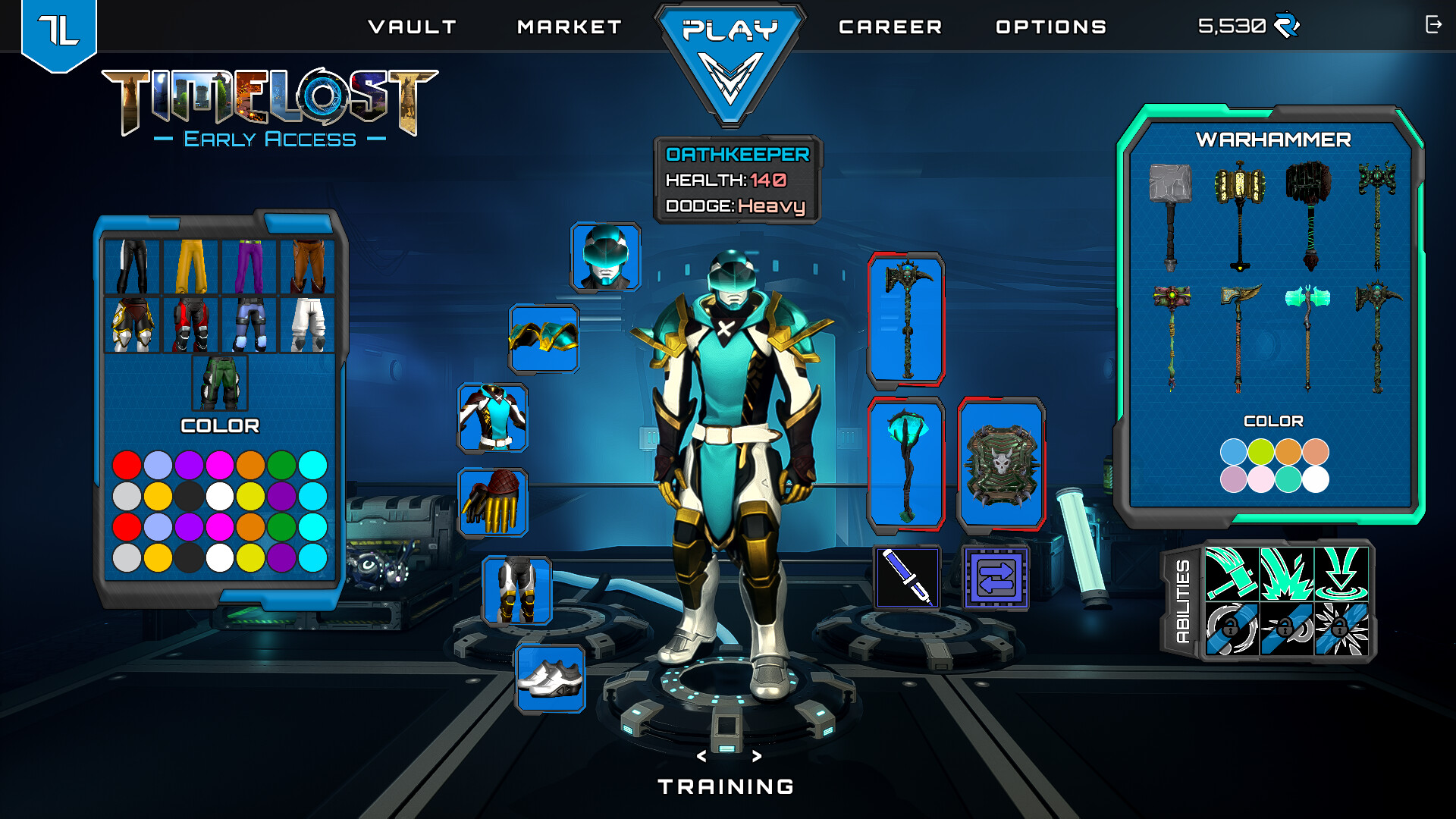The width and height of the screenshot is (1456, 819).
Task: Unlock the padlocked whirlwind ability
Action: tap(1231, 631)
